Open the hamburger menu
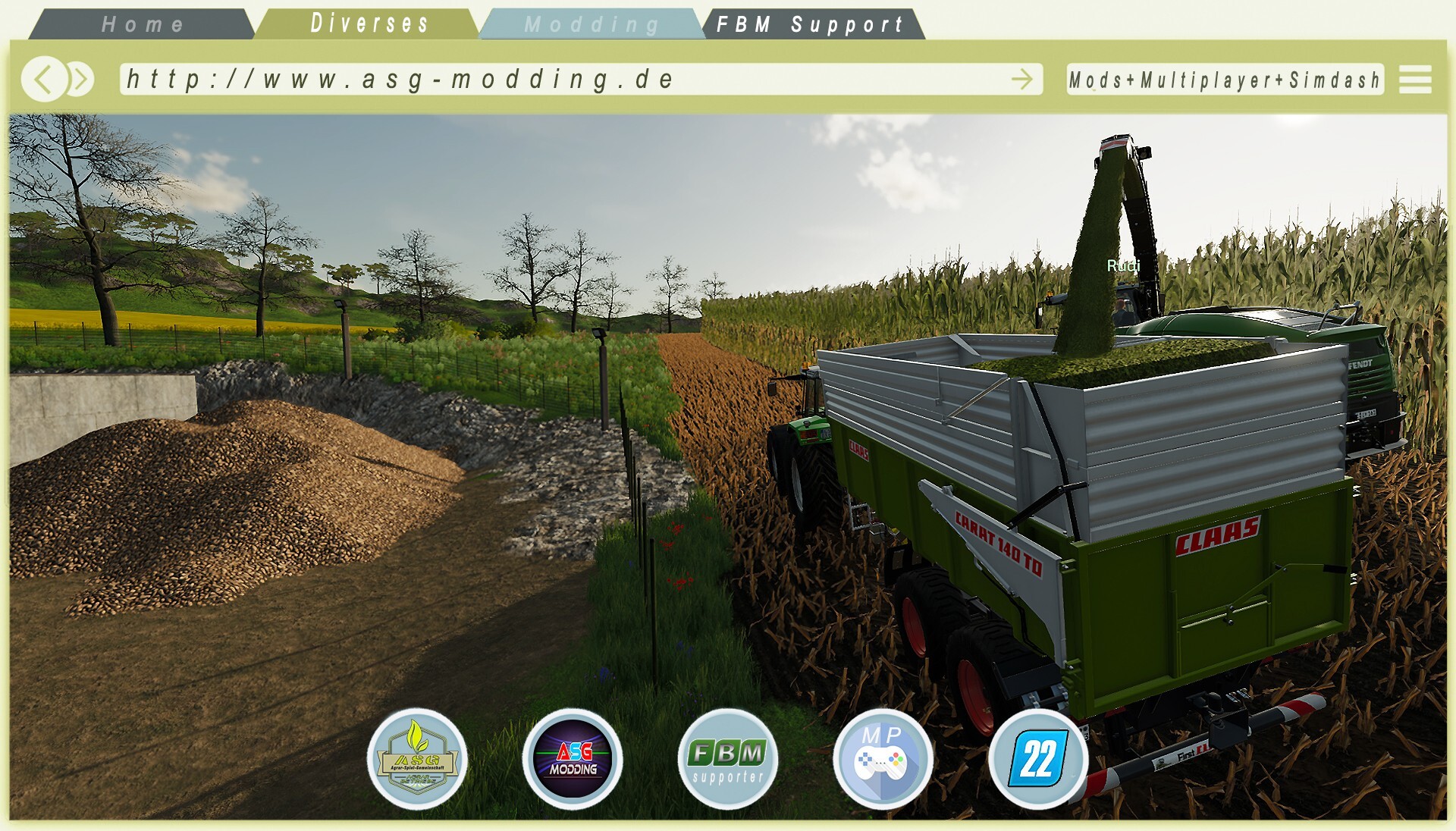 click(1415, 80)
